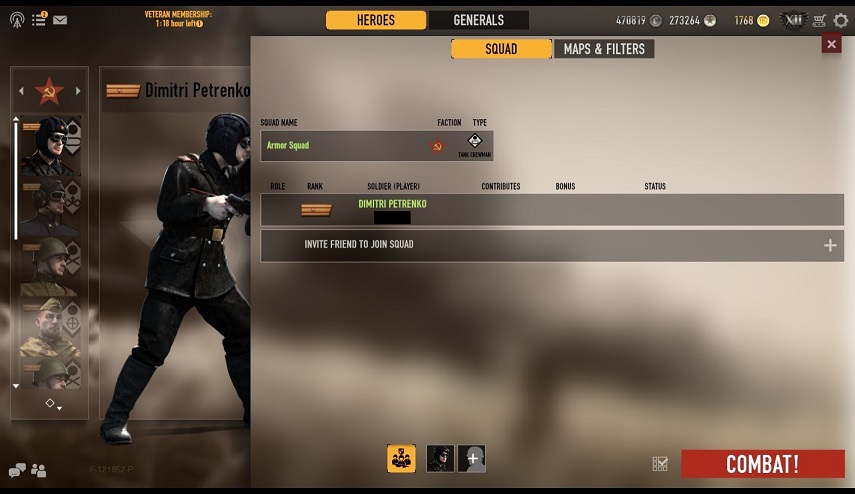Open the store shopping cart
This screenshot has height=494, width=855.
(820, 20)
